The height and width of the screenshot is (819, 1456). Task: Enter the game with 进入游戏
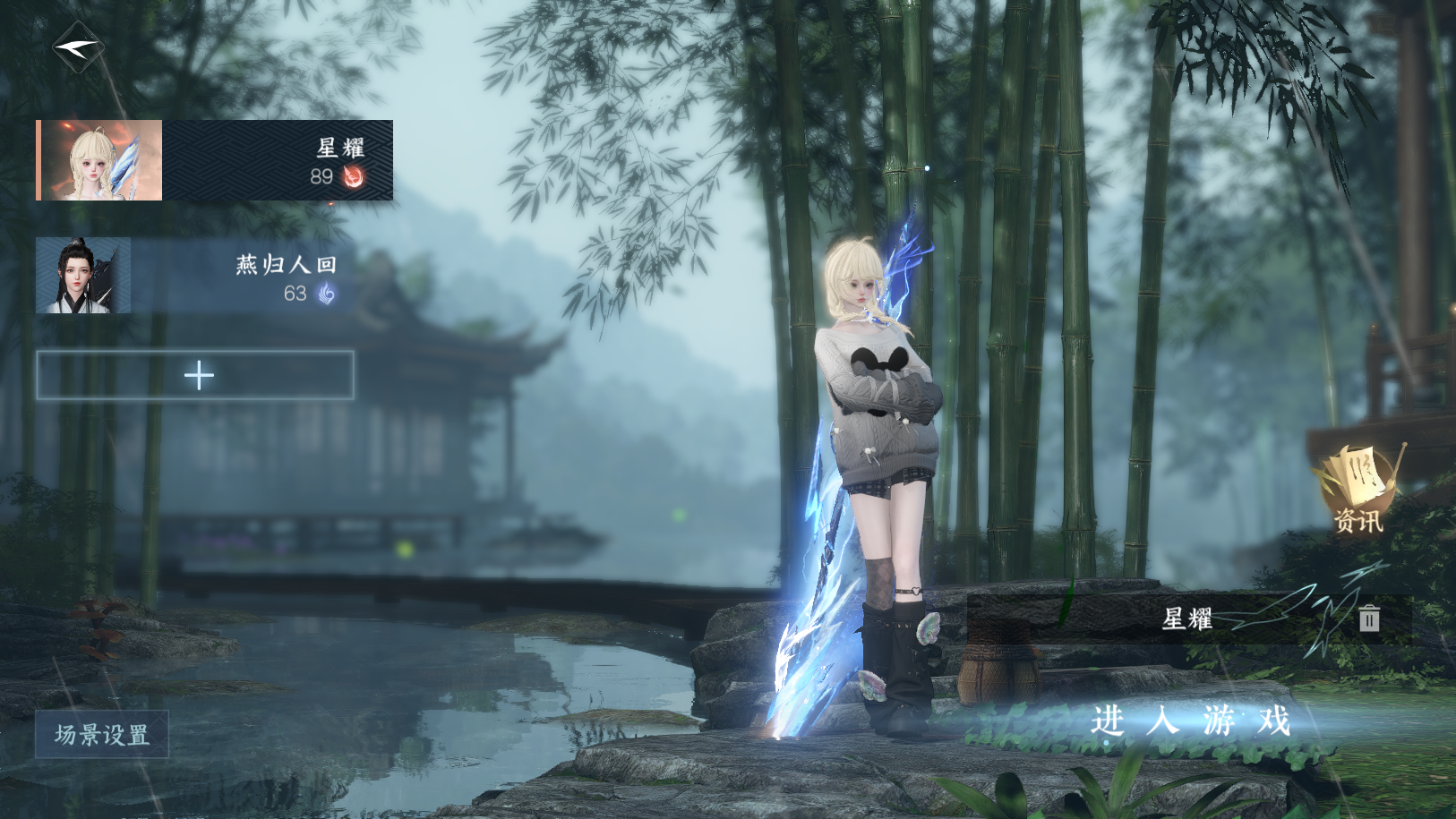click(x=1190, y=721)
